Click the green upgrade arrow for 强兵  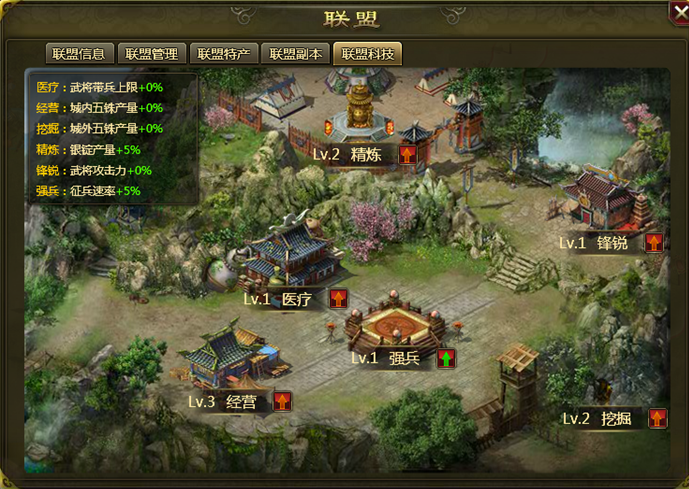445,357
